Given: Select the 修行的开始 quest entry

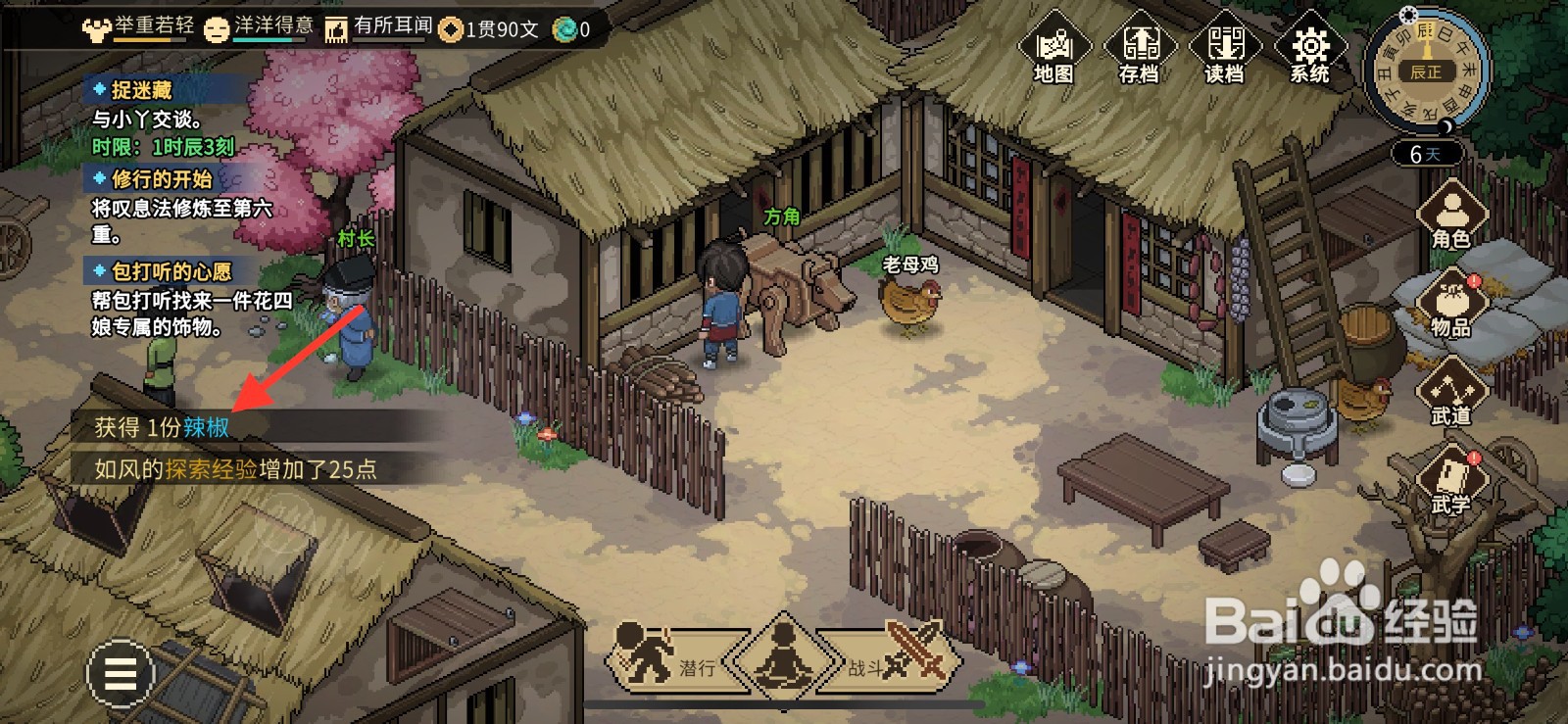Looking at the screenshot, I should click(x=162, y=179).
